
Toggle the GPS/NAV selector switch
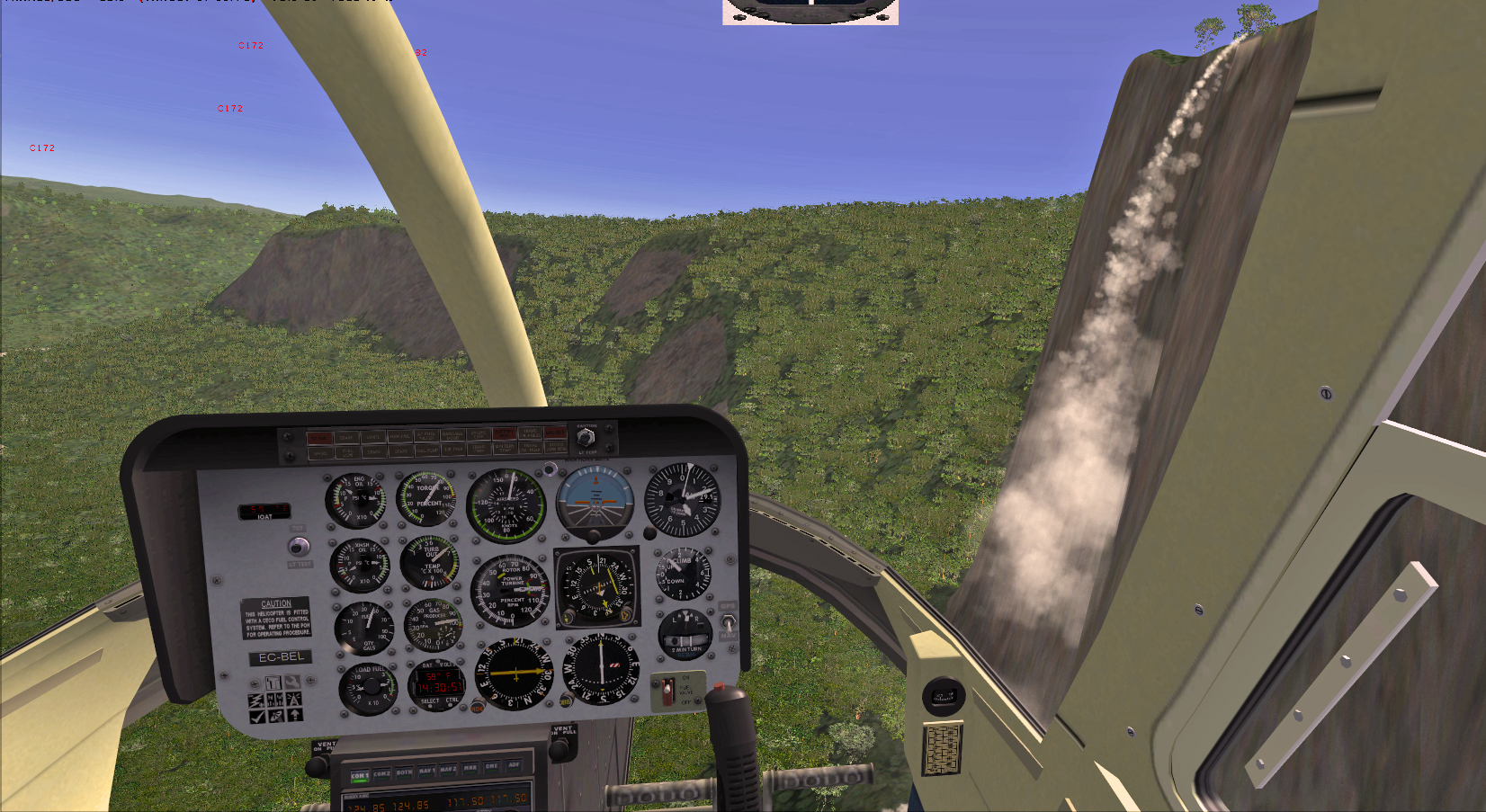728,621
